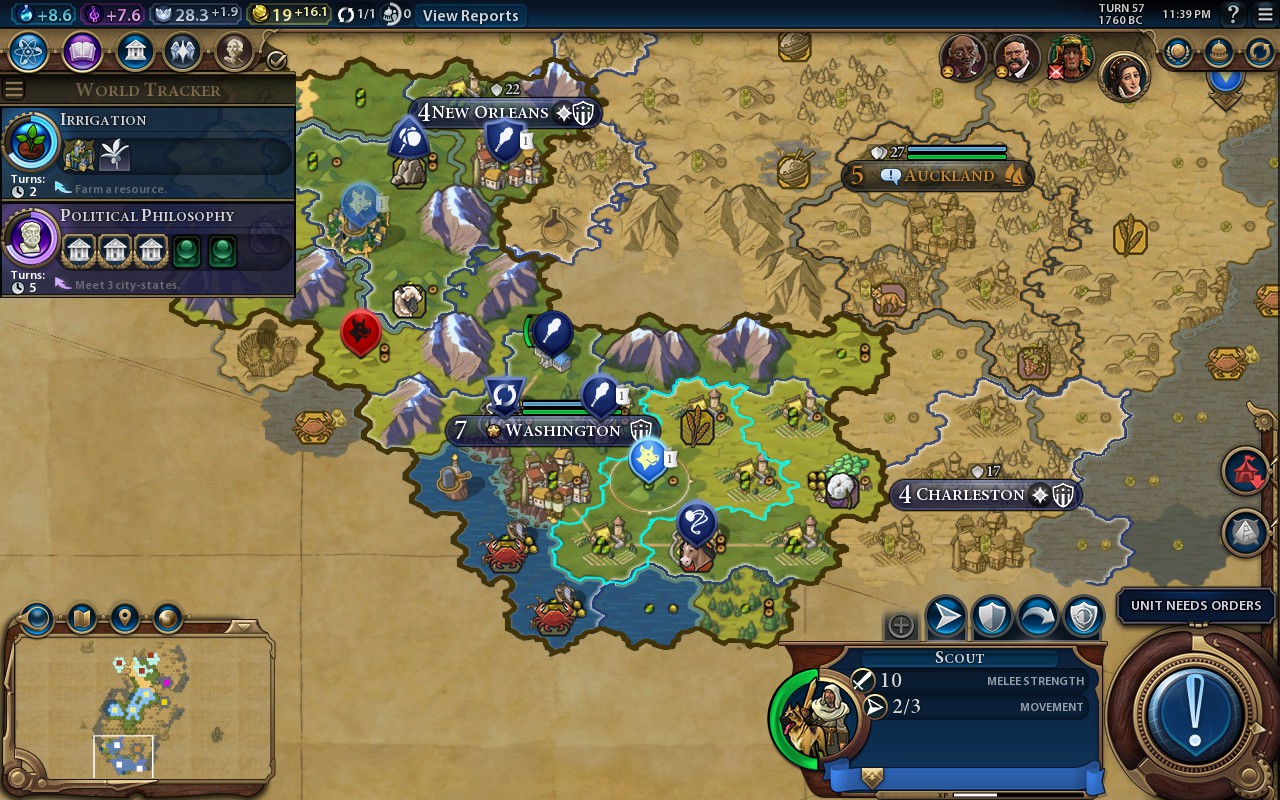
Task: Toggle the World Tracker checkmark button
Action: pyautogui.click(x=276, y=60)
